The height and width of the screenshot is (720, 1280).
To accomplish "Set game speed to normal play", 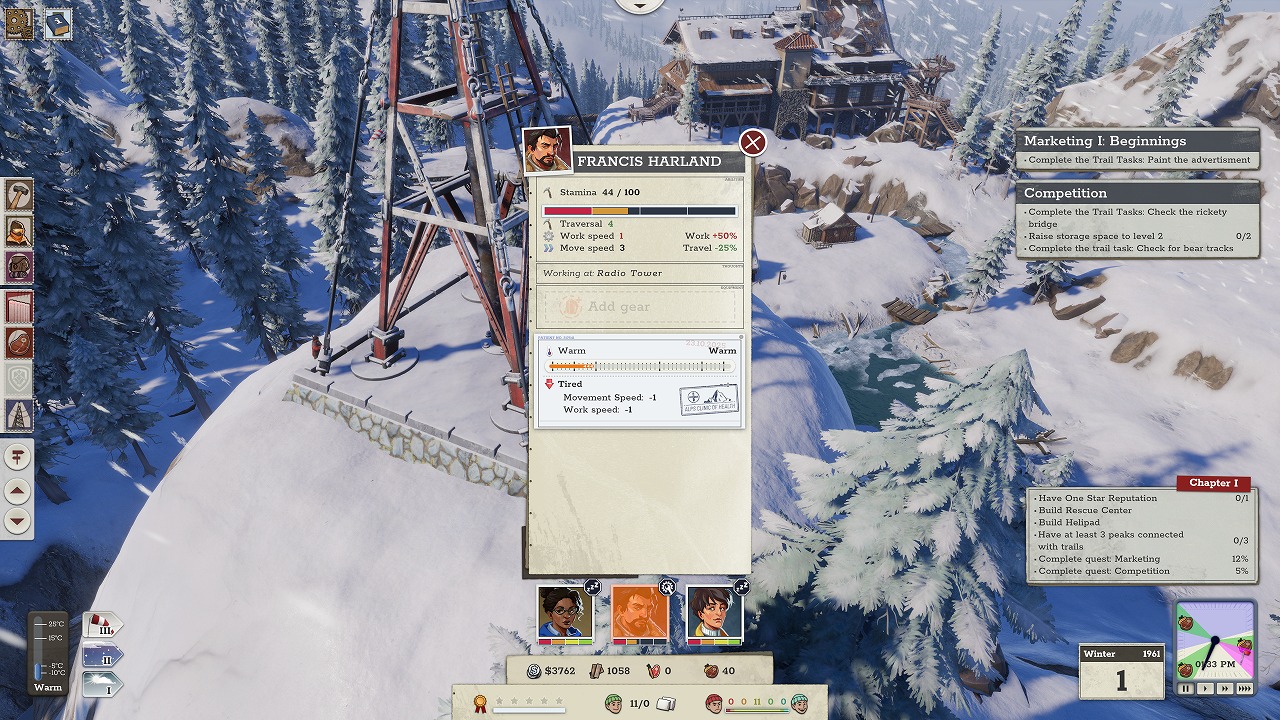I will pos(1205,689).
